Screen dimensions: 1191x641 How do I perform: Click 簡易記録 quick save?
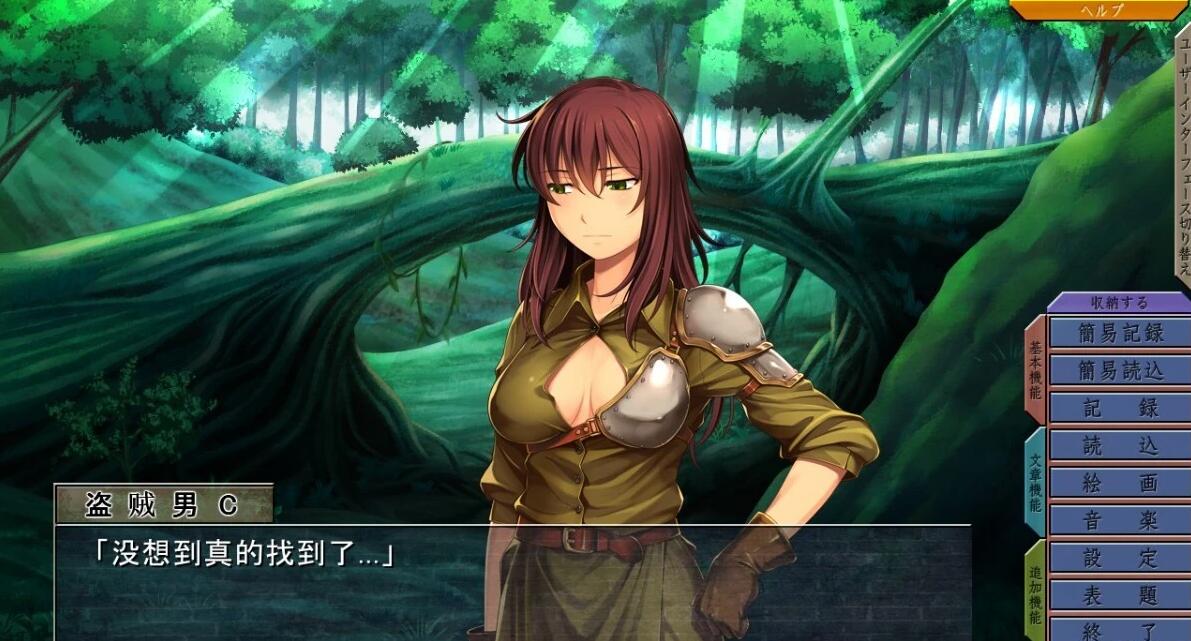(x=1120, y=333)
